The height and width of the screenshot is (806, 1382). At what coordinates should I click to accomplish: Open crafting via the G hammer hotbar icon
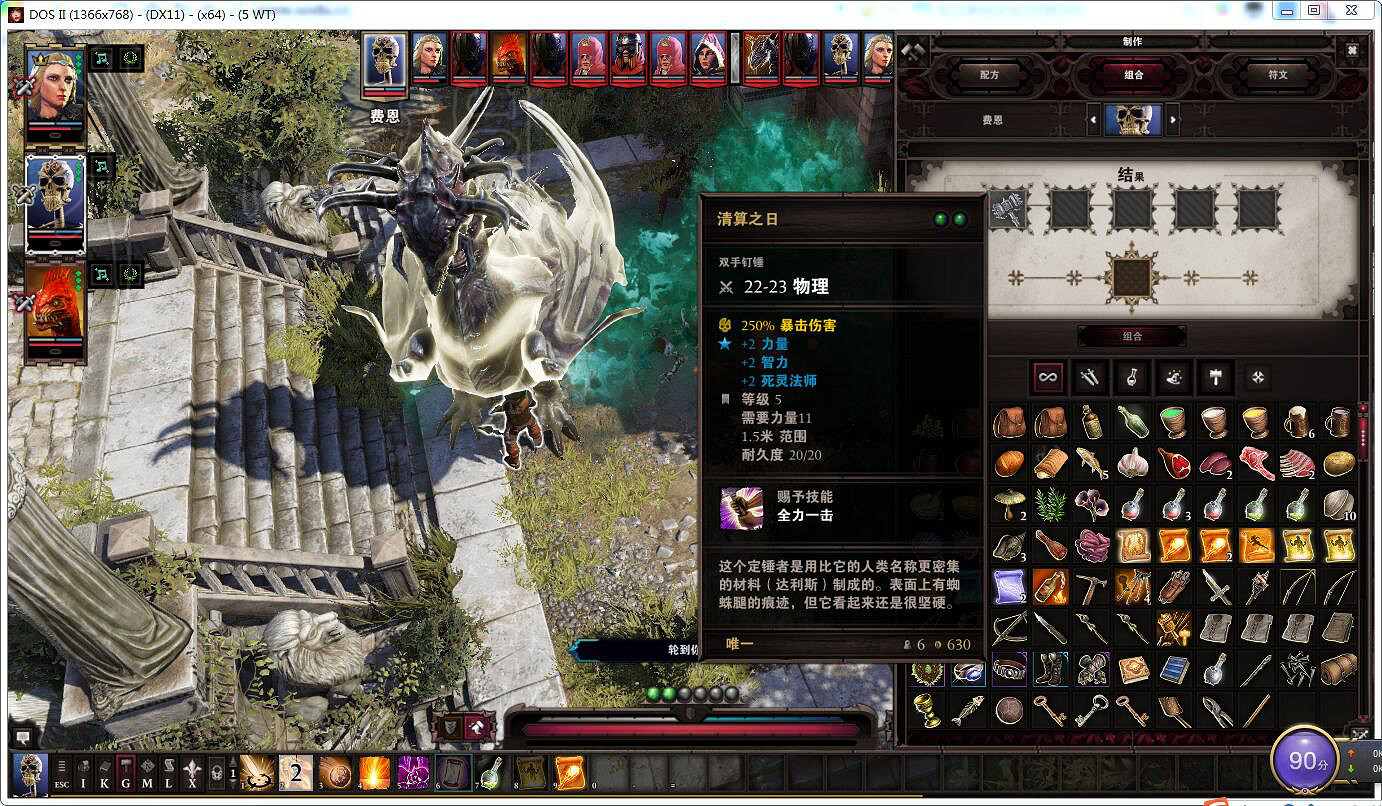tap(124, 772)
